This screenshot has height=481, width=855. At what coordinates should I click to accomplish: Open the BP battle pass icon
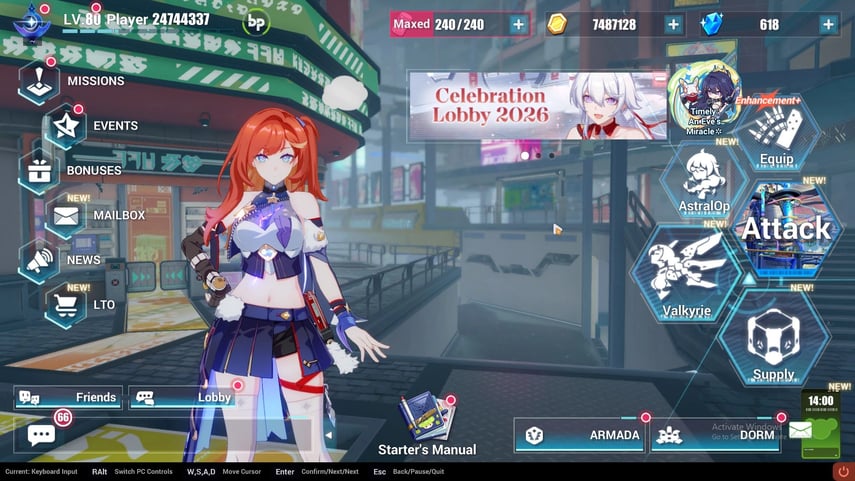[x=256, y=21]
